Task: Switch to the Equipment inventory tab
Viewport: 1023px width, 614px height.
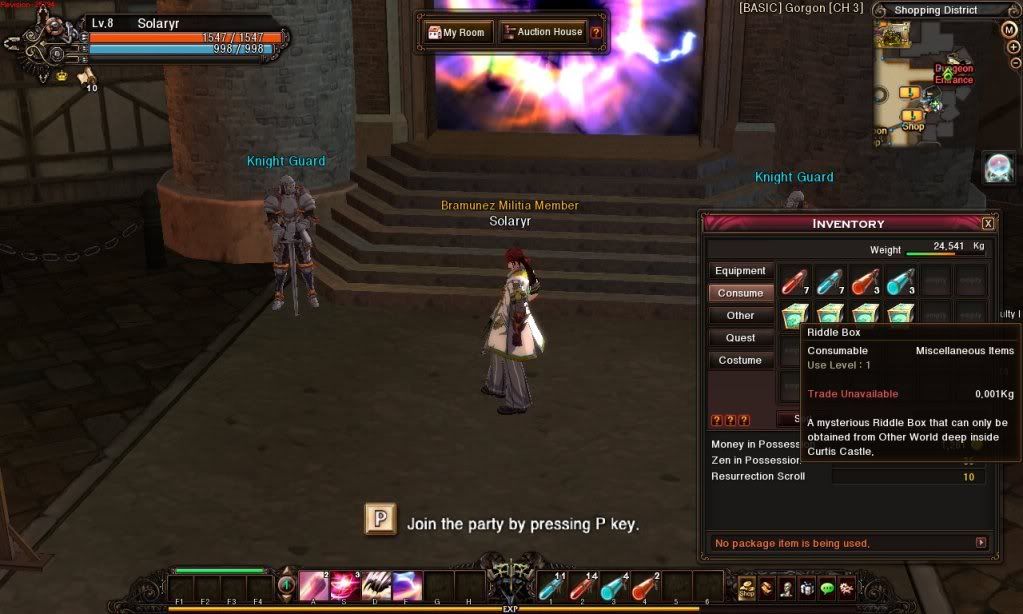Action: click(740, 271)
